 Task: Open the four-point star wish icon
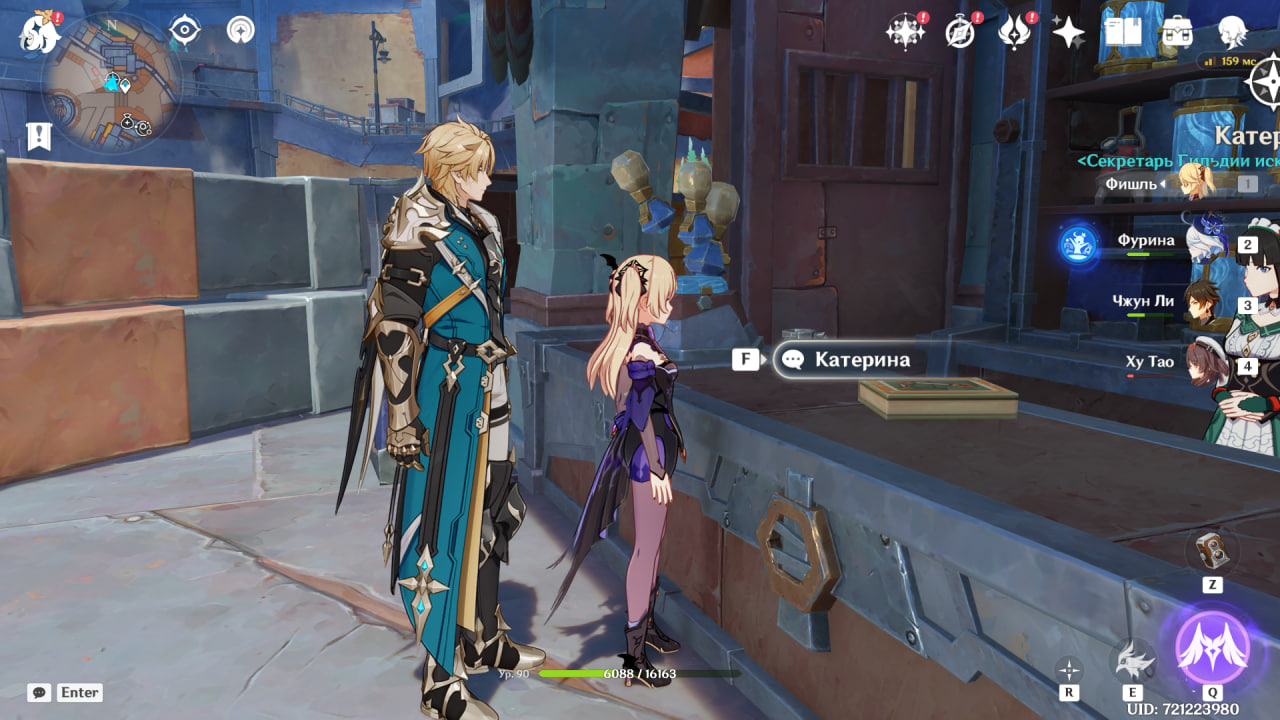(x=1068, y=32)
